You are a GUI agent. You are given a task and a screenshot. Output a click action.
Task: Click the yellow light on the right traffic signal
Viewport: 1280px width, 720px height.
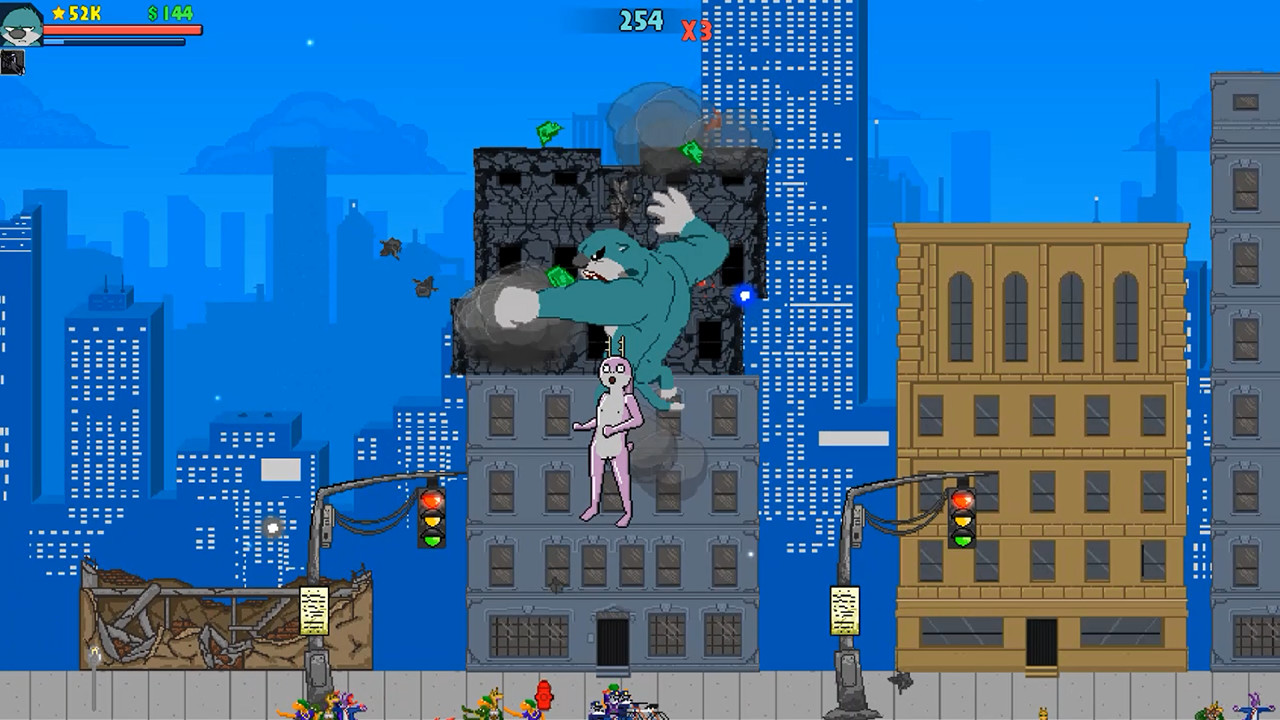pos(962,521)
